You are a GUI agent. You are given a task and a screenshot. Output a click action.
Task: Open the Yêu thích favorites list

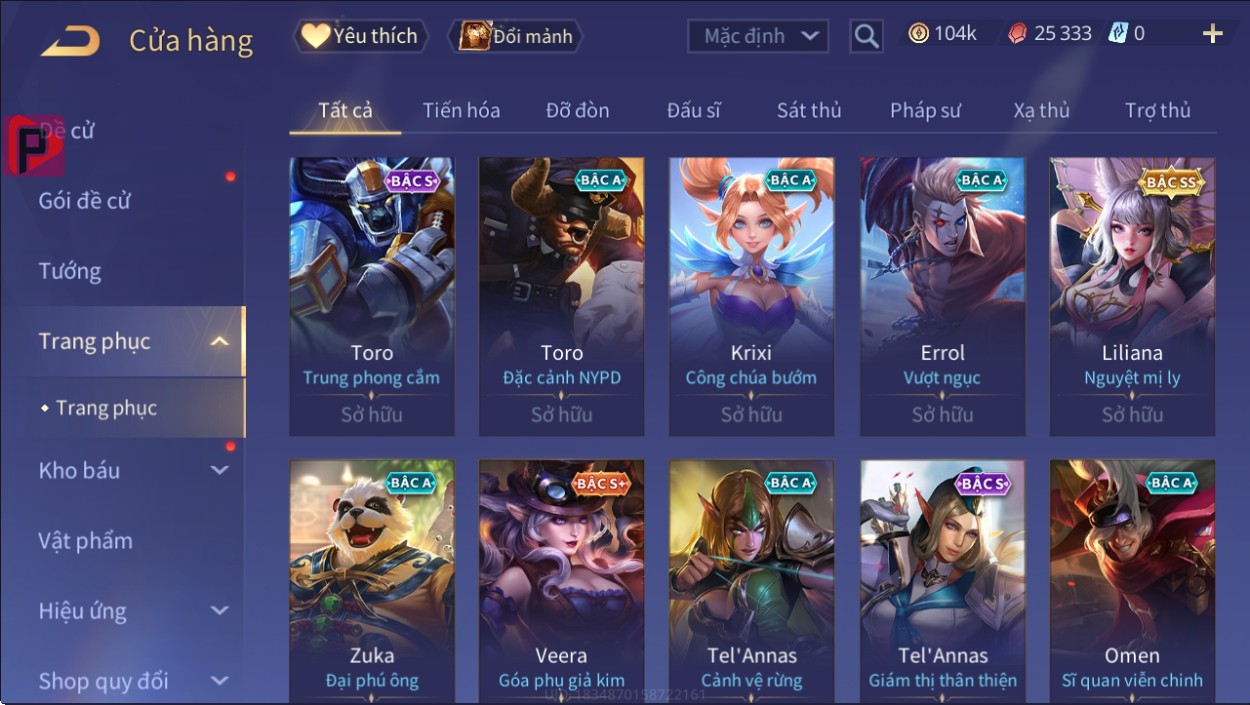tap(360, 37)
